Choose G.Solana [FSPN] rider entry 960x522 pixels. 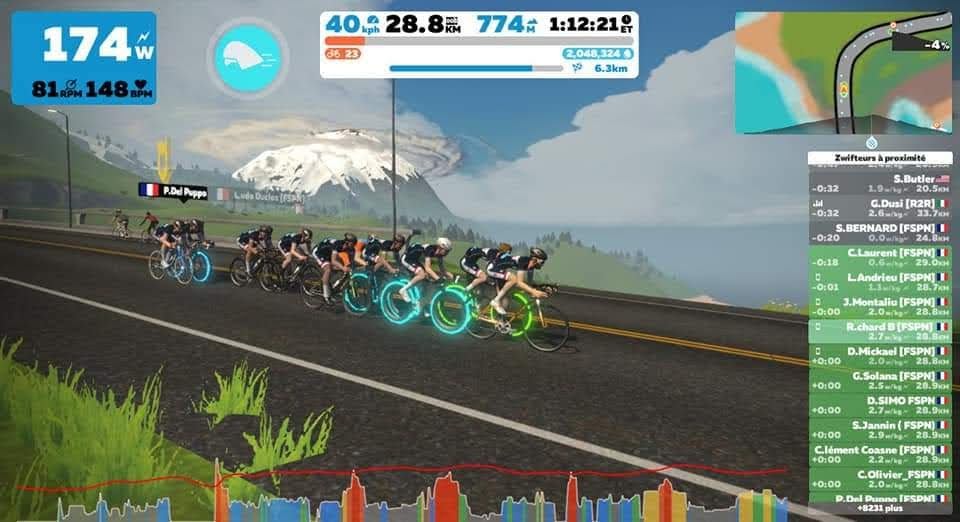click(x=879, y=380)
